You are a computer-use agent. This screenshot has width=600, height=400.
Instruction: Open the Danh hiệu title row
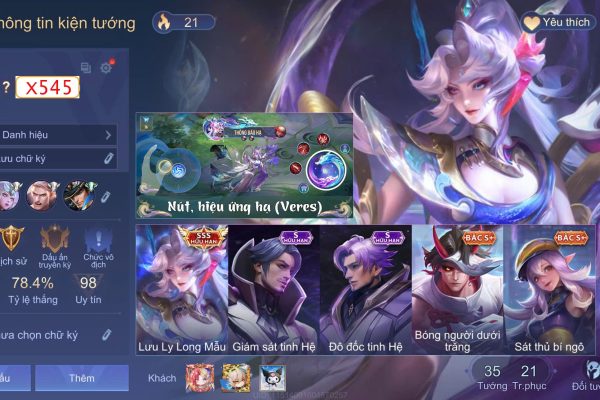pyautogui.click(x=58, y=135)
